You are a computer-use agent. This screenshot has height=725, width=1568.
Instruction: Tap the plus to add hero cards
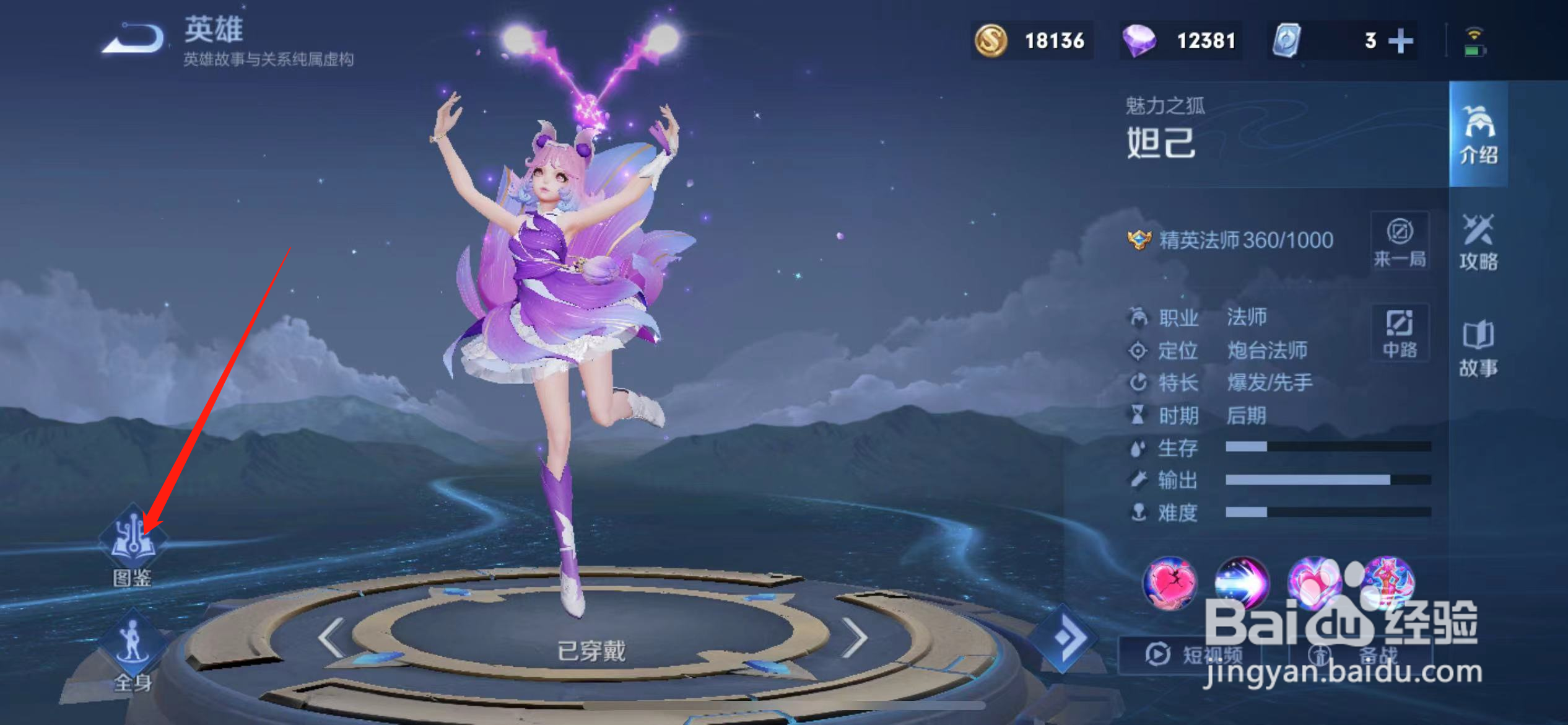click(1401, 40)
